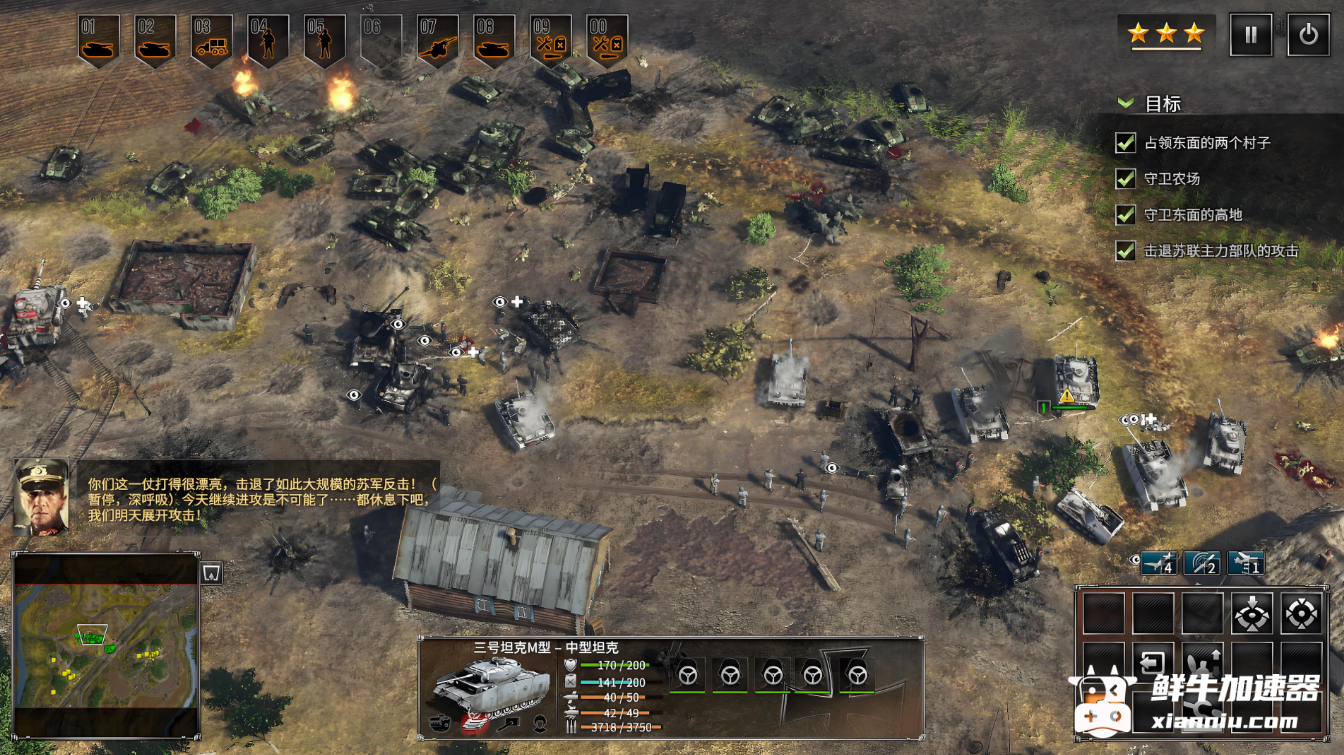Open the power button menu

pyautogui.click(x=1308, y=35)
